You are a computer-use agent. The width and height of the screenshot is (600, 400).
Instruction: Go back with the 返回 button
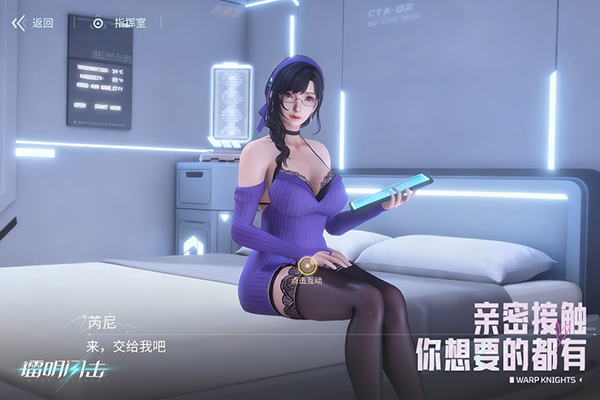[x=33, y=22]
